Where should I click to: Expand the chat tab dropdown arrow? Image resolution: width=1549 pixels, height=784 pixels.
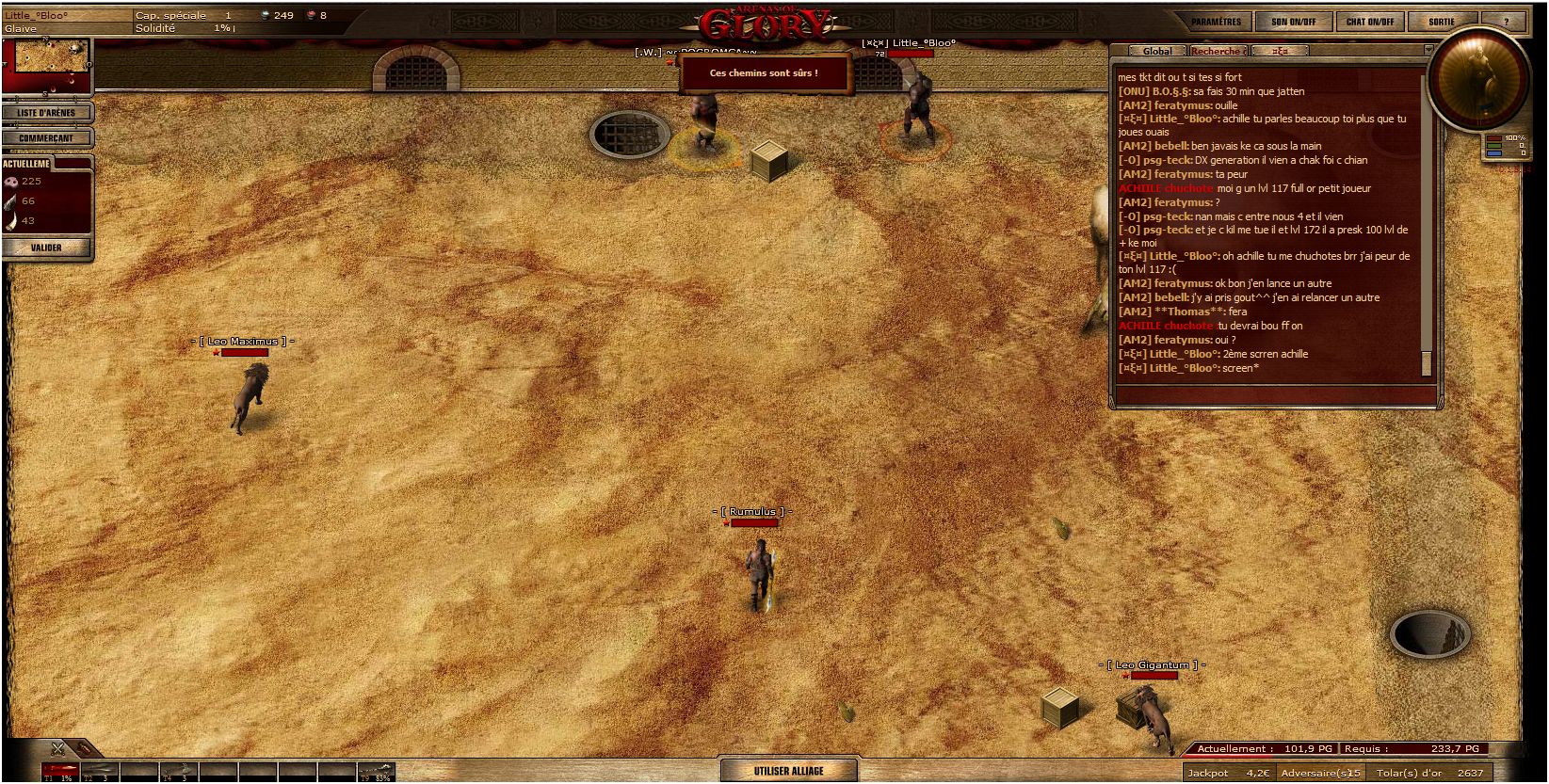1428,51
